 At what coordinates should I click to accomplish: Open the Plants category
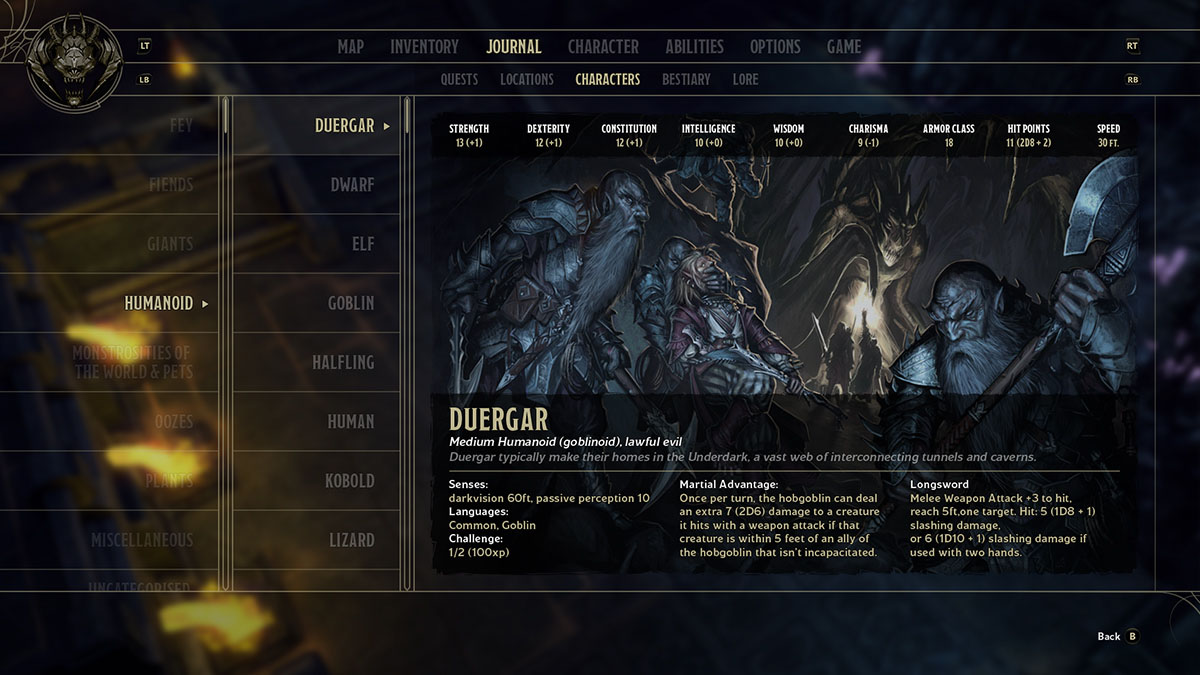169,481
